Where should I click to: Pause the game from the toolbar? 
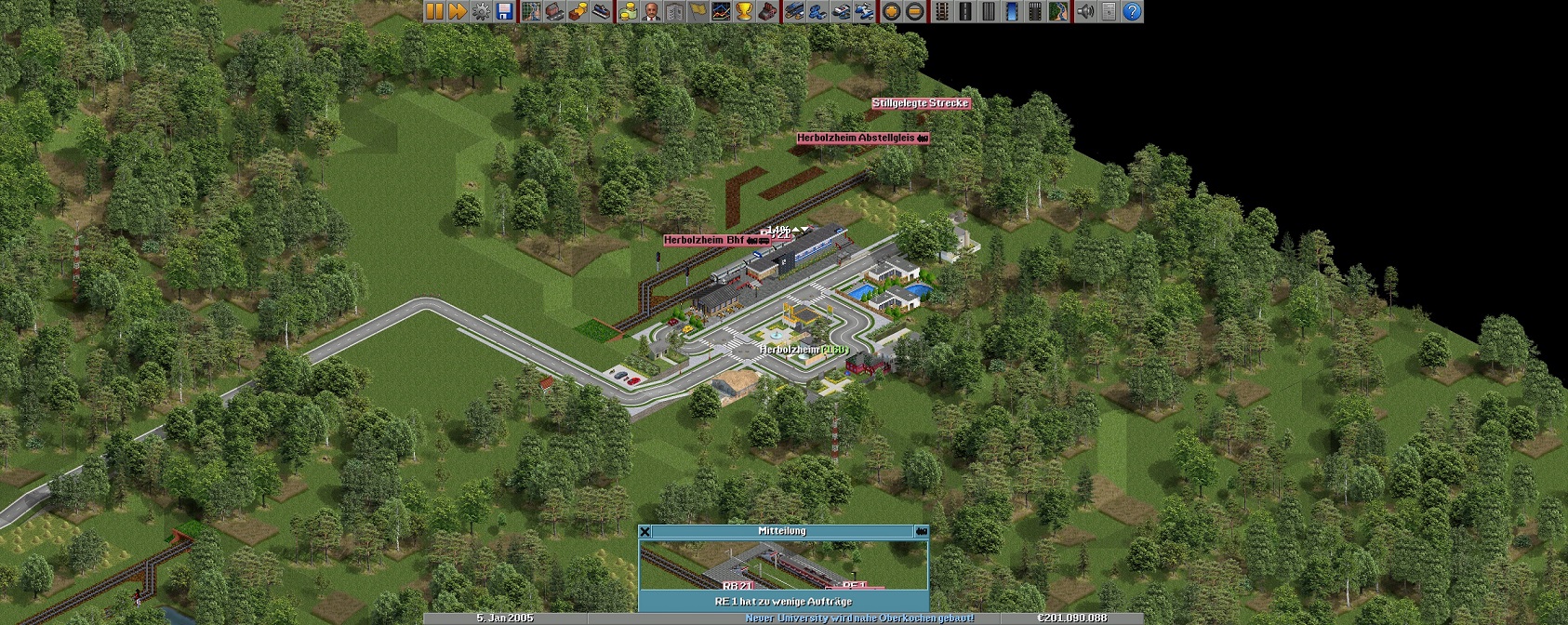point(434,11)
